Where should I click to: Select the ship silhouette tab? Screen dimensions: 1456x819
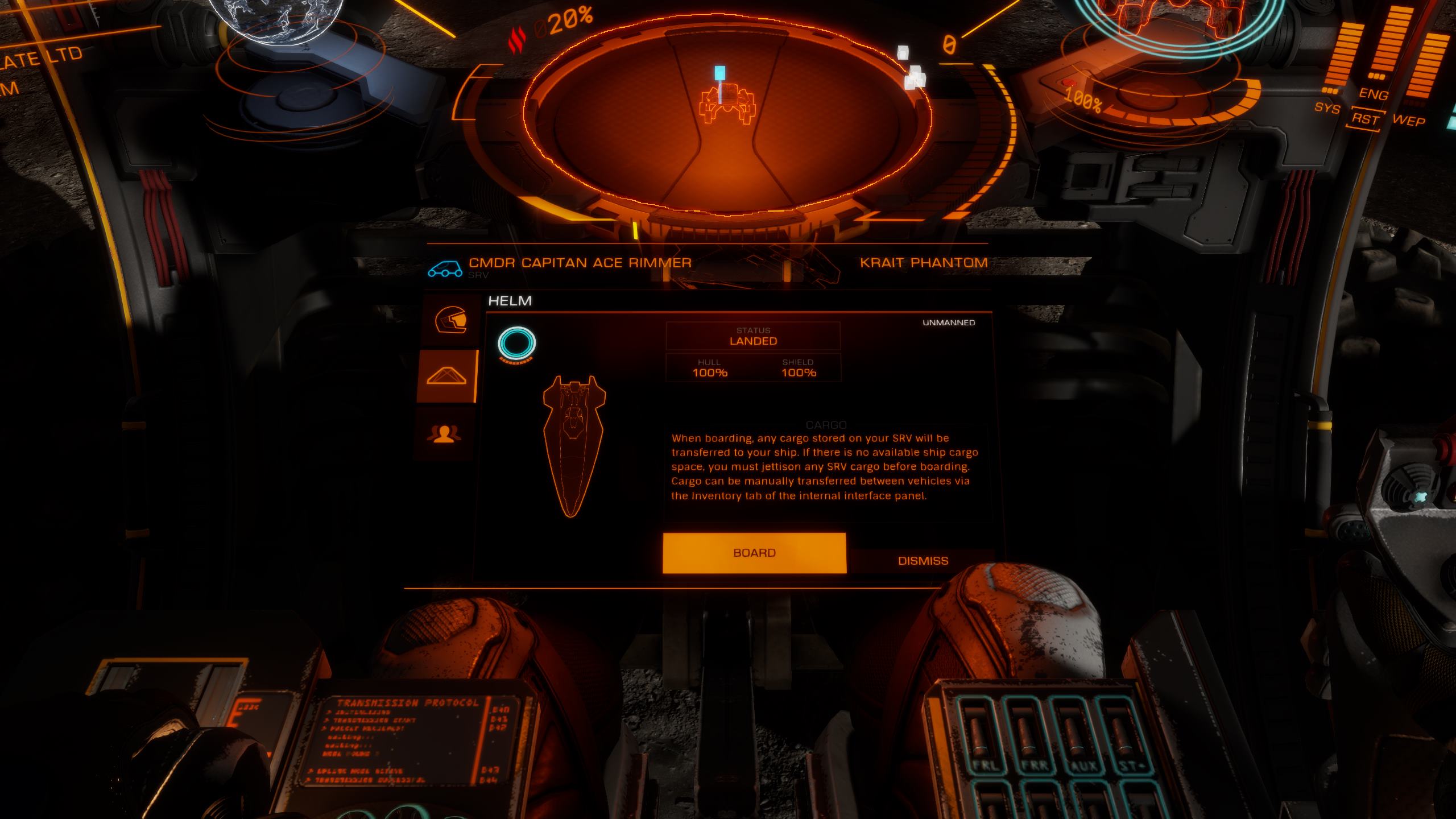tap(447, 376)
